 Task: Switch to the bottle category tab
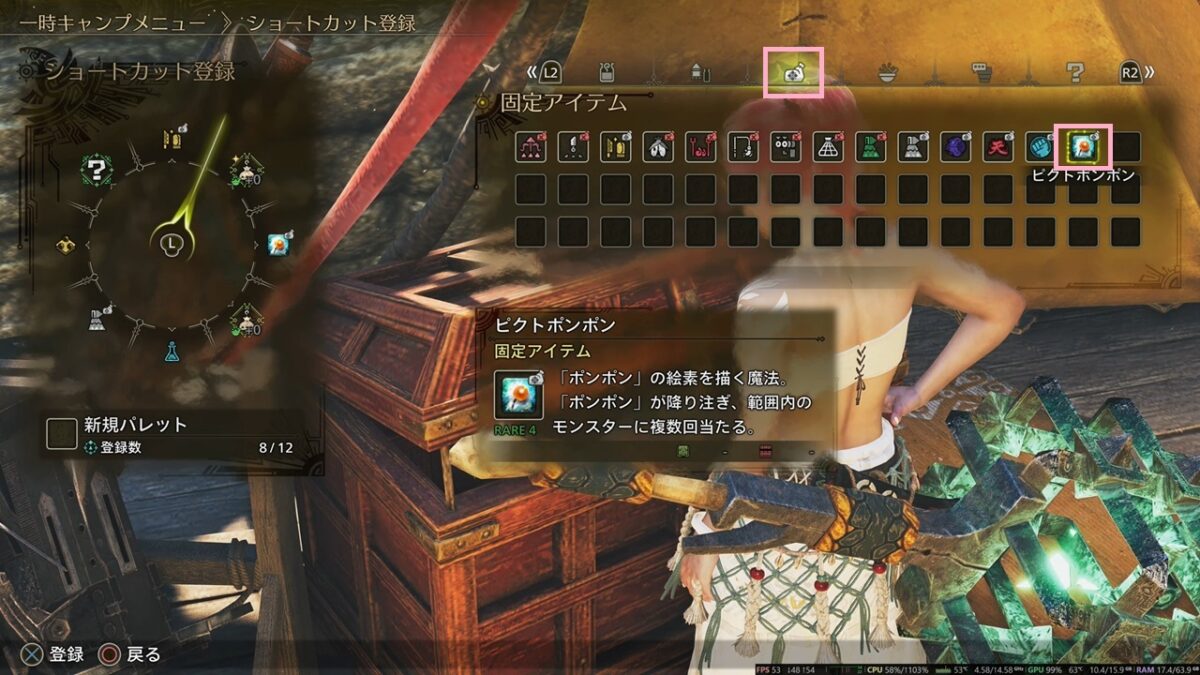click(699, 72)
